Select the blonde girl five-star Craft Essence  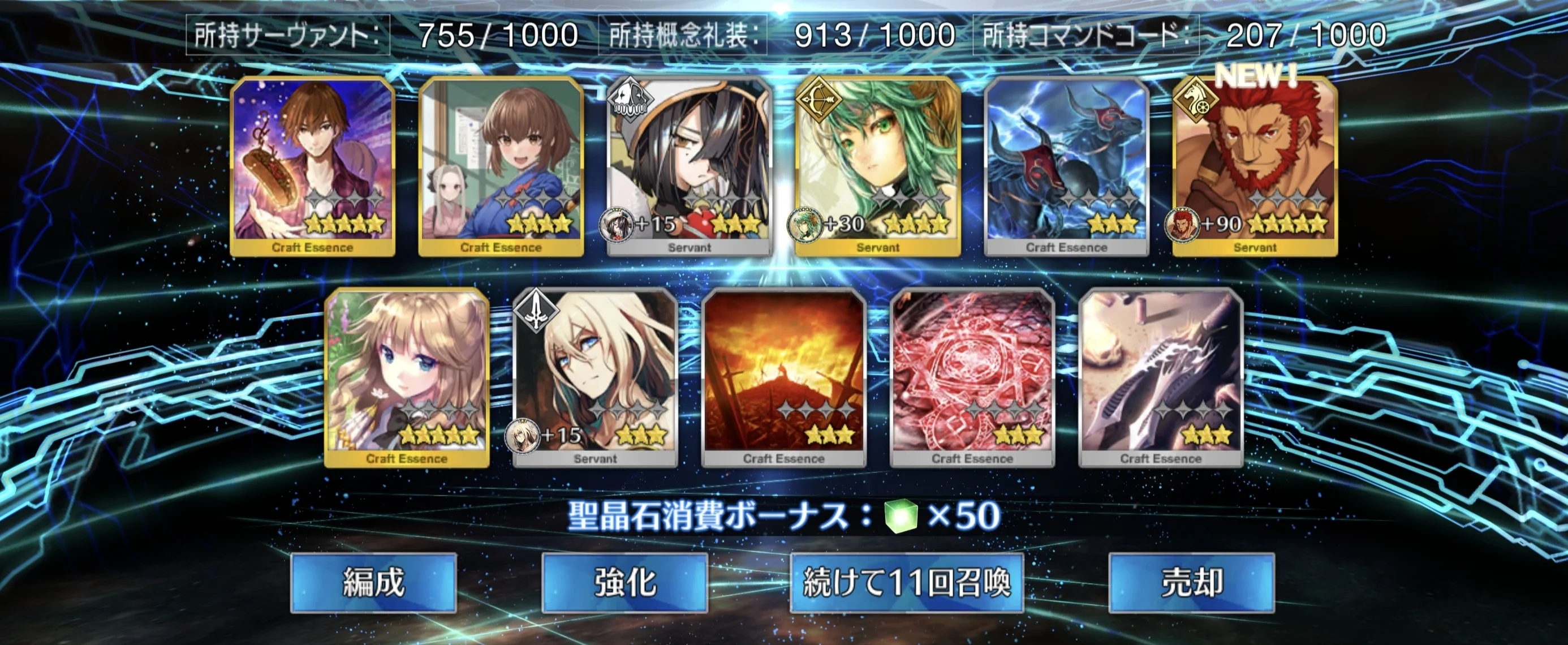(x=407, y=377)
